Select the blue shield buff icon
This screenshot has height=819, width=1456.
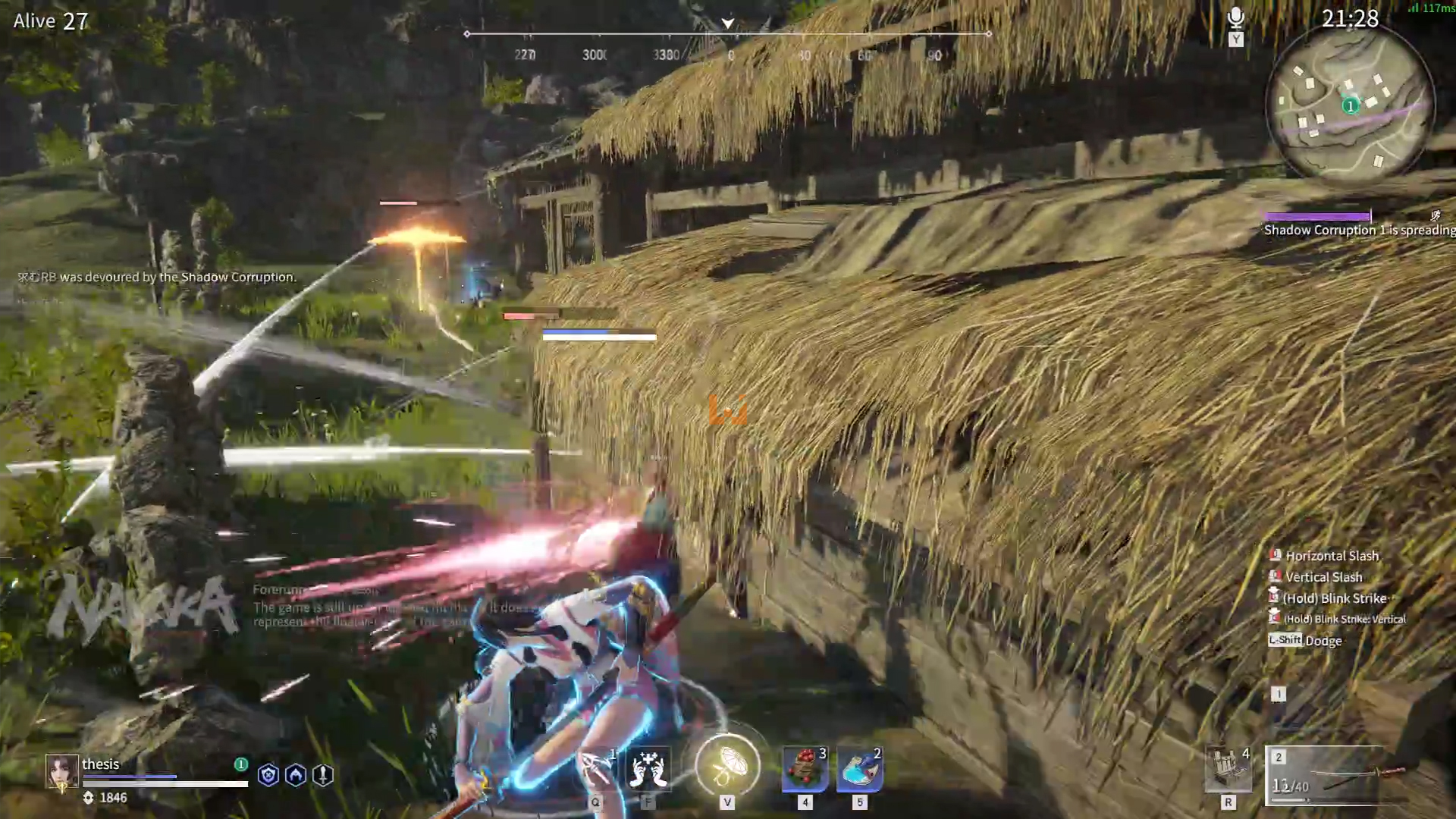[268, 775]
